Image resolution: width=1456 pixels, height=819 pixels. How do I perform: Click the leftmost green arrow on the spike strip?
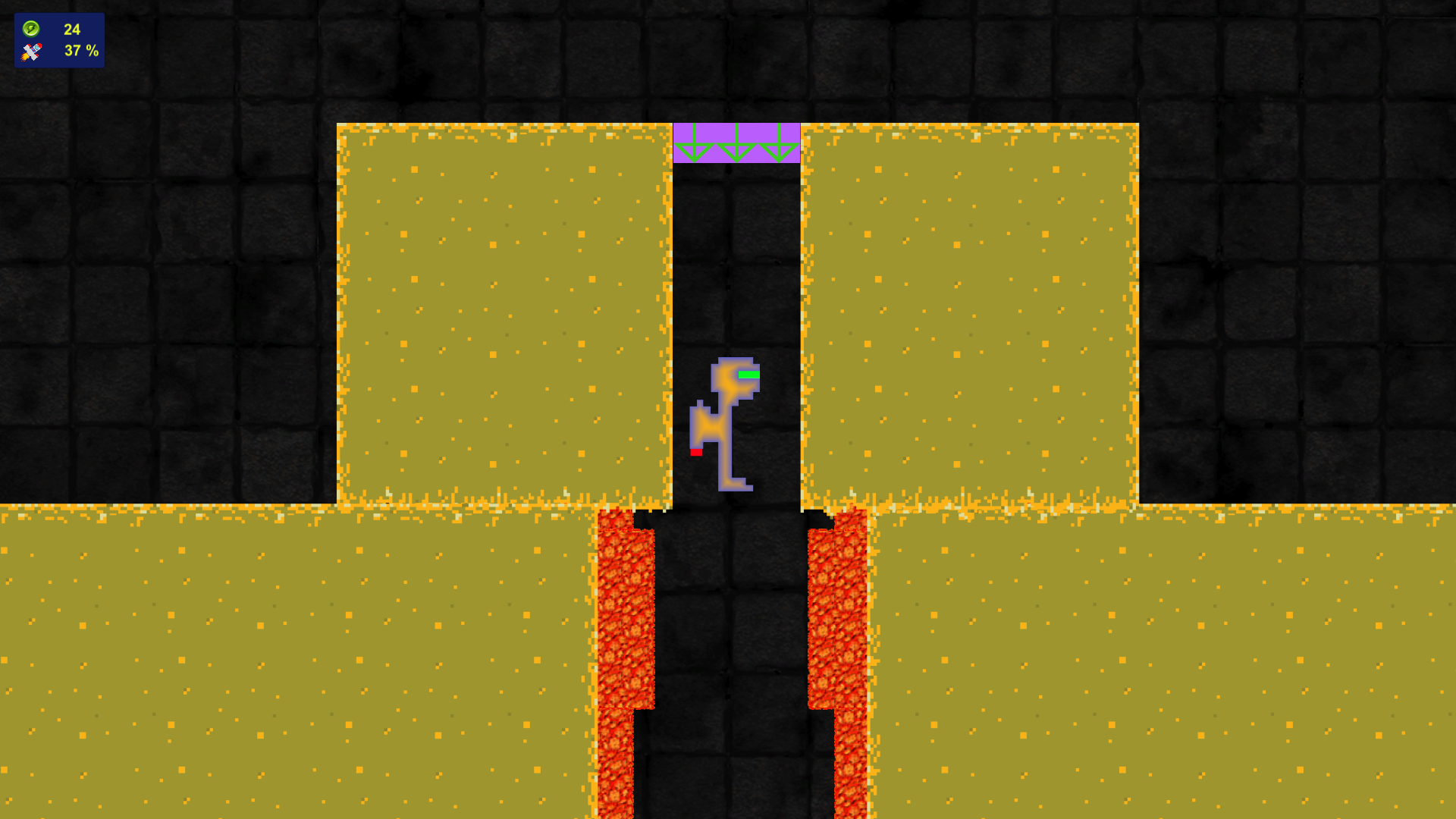pos(694,144)
